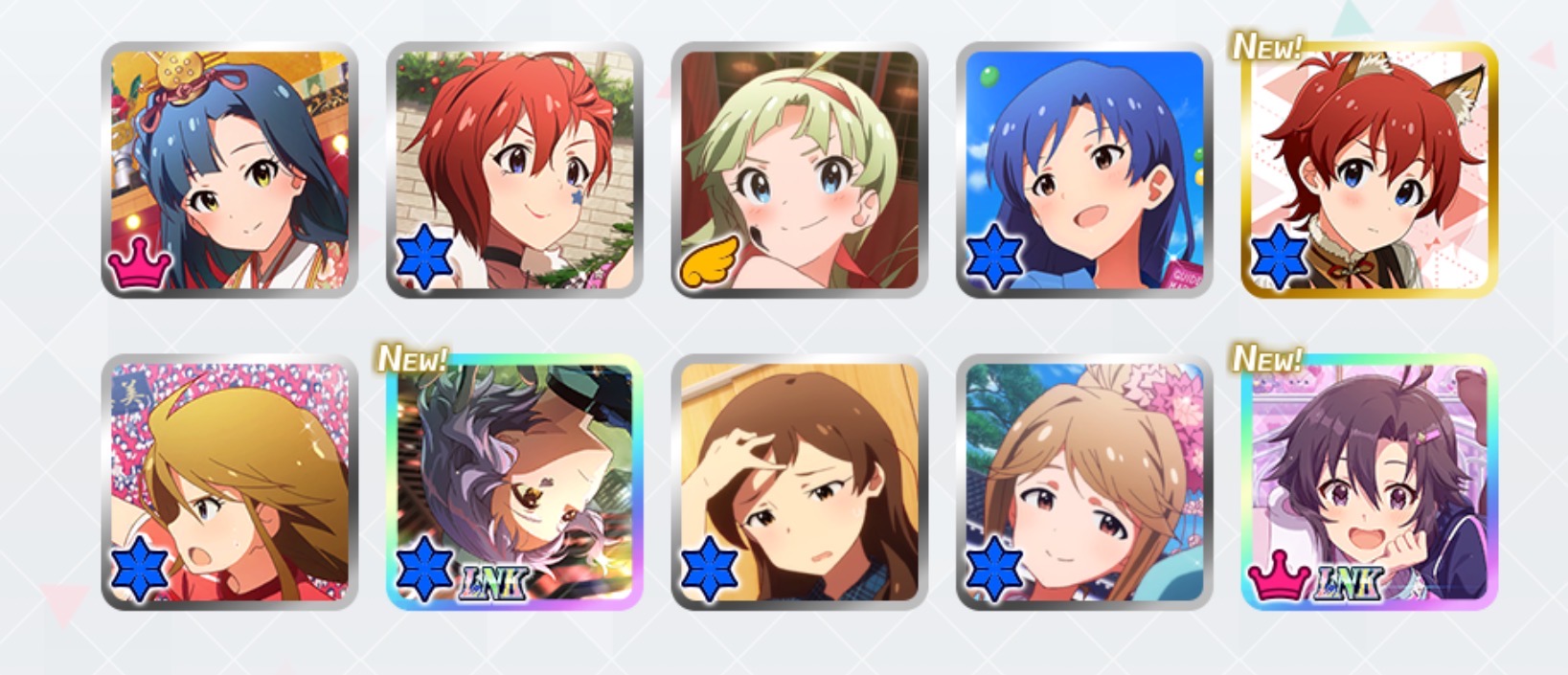Pick the brown-haired girl touching her forehead card
Screen dimensions: 1568x675
pyautogui.click(x=799, y=482)
